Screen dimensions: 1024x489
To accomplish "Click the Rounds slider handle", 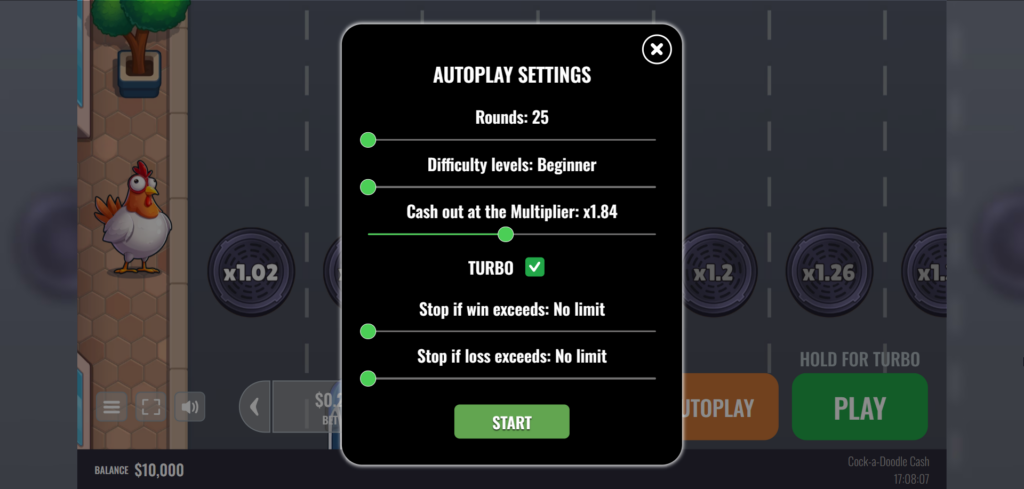I will click(x=368, y=140).
